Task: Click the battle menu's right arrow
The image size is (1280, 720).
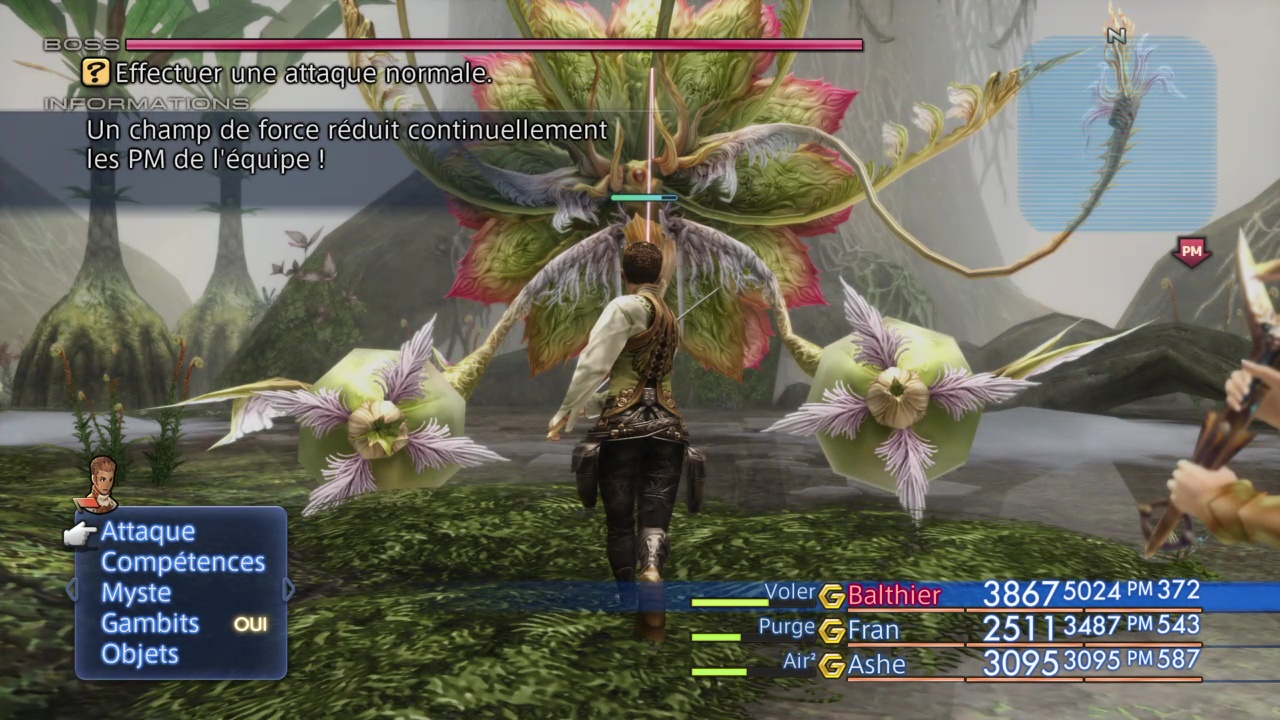Action: pos(289,590)
